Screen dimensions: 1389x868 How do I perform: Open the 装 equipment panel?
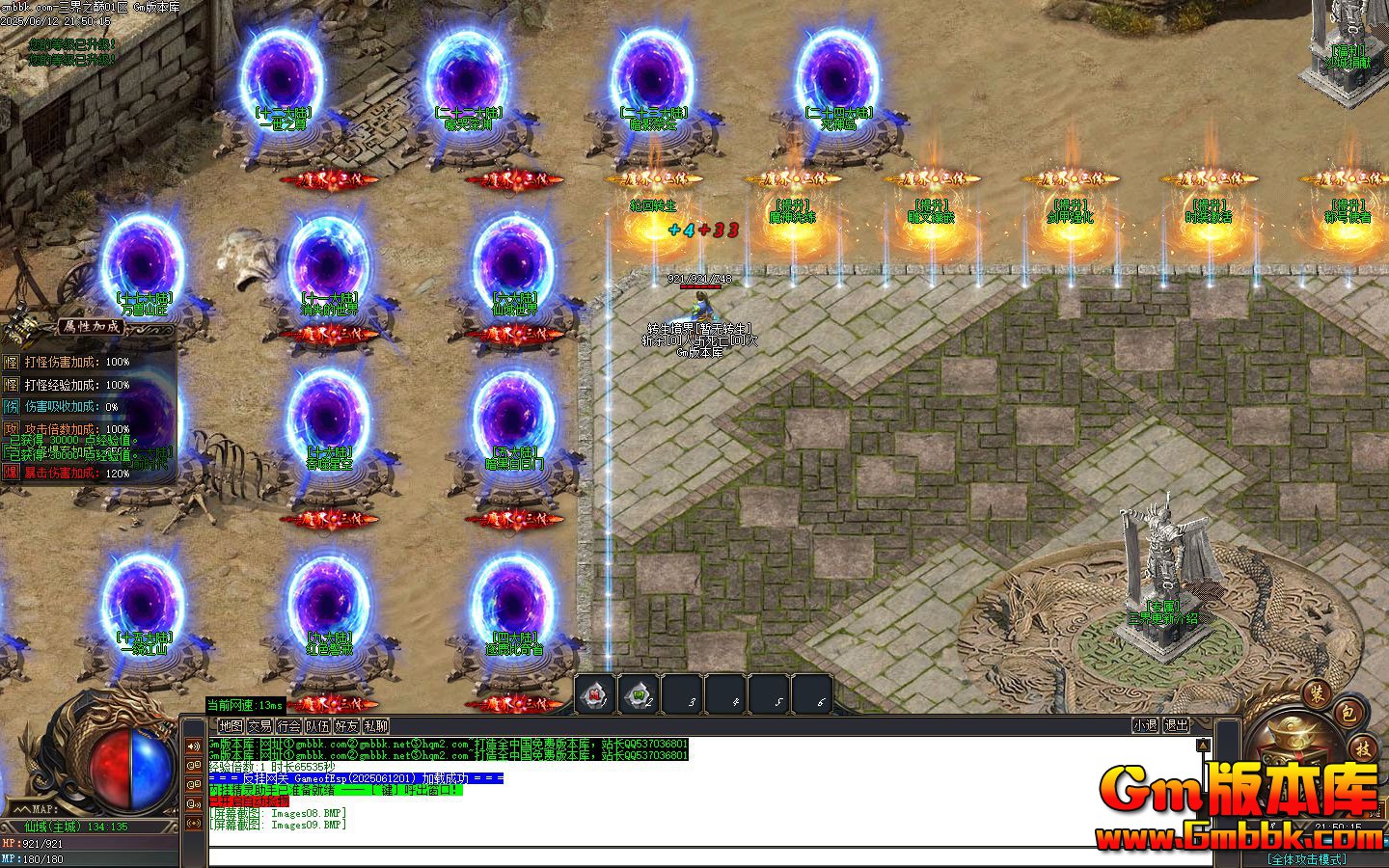tap(1318, 695)
